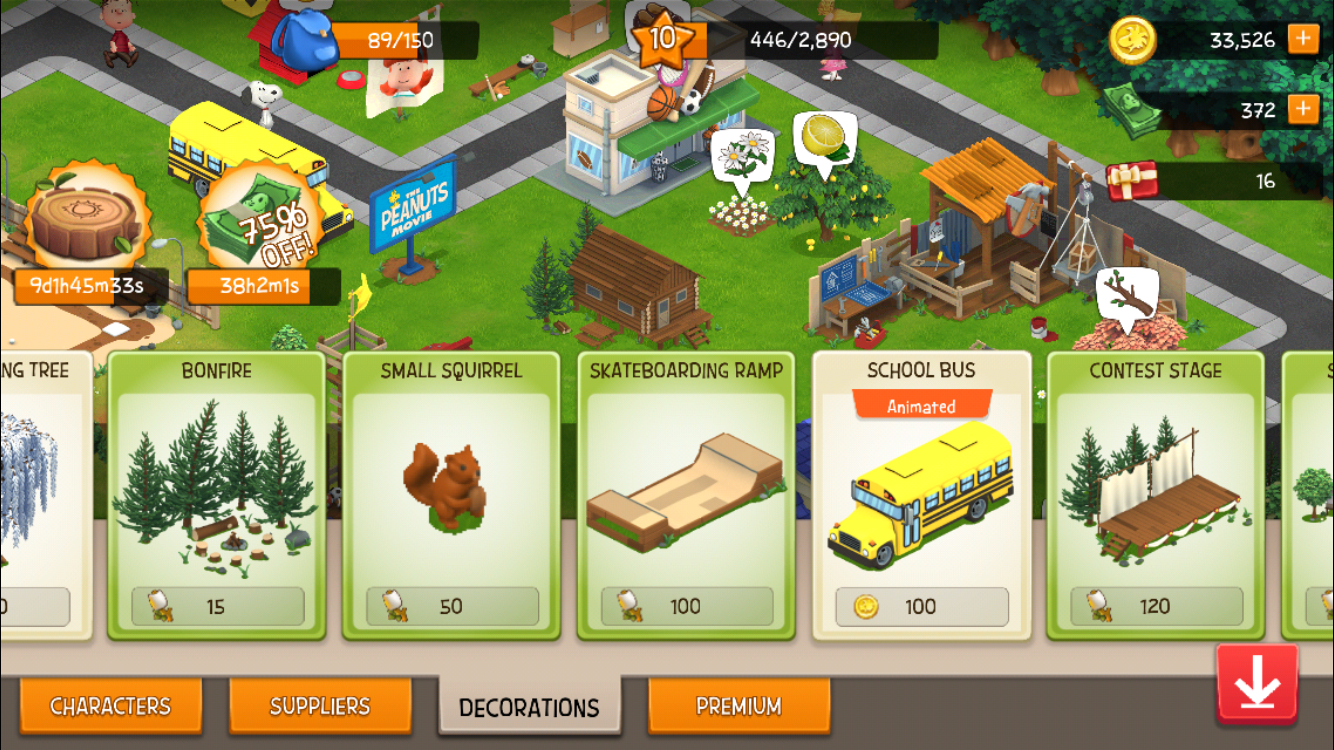Image resolution: width=1334 pixels, height=750 pixels.
Task: Switch to the Characters tab
Action: [110, 706]
